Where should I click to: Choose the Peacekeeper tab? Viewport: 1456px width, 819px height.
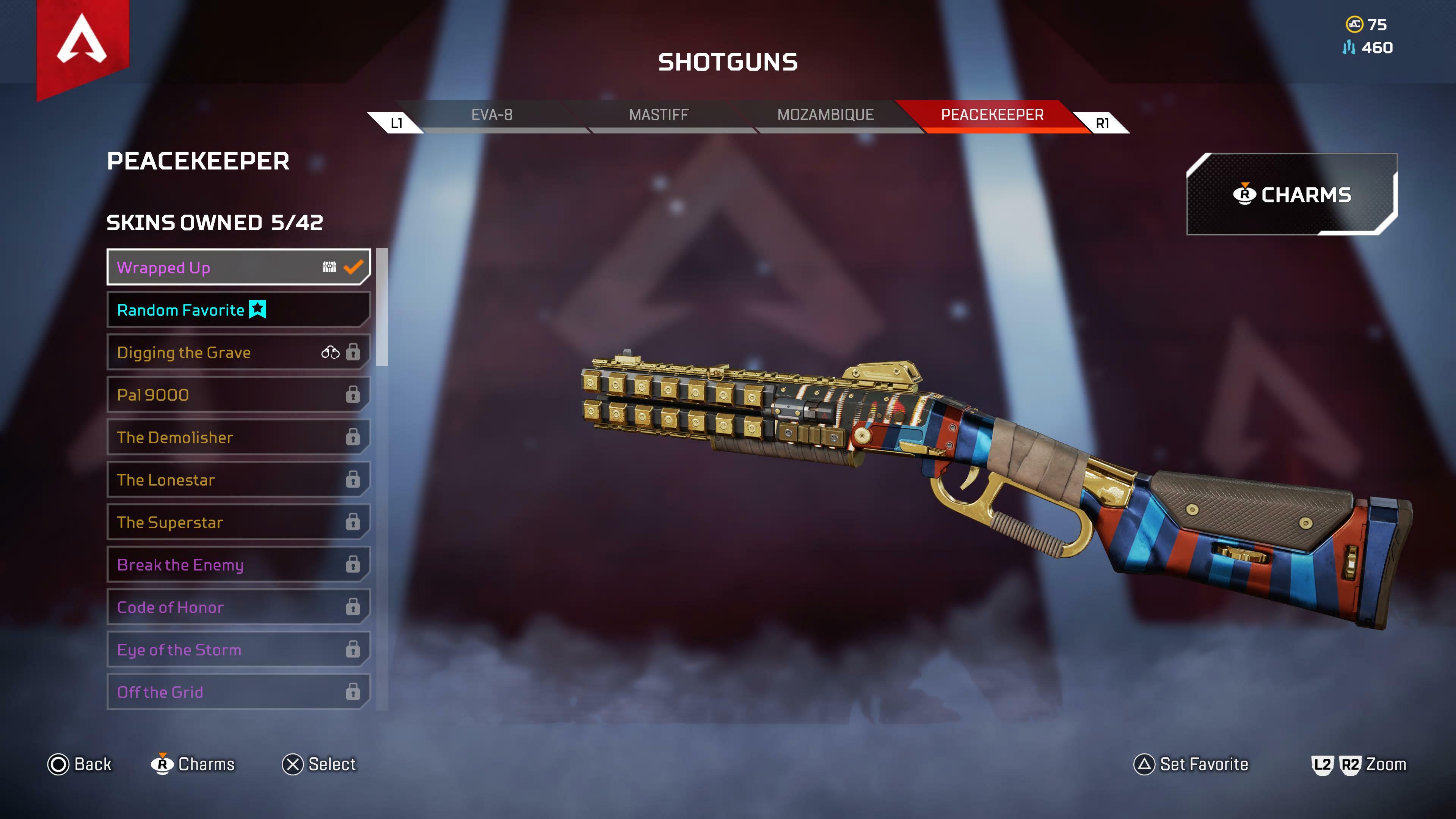(x=992, y=115)
